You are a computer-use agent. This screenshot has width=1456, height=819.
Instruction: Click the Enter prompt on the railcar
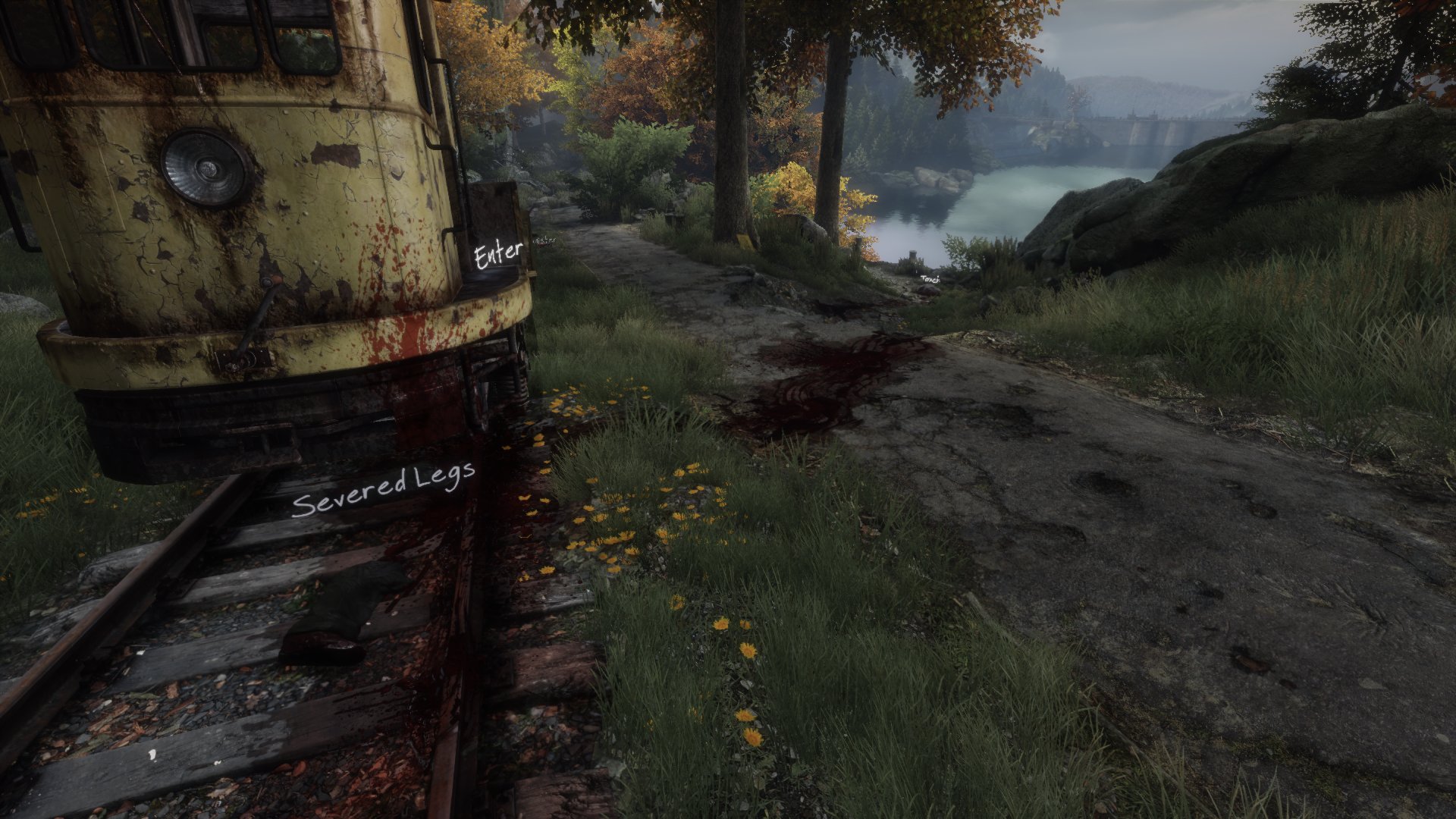(498, 255)
